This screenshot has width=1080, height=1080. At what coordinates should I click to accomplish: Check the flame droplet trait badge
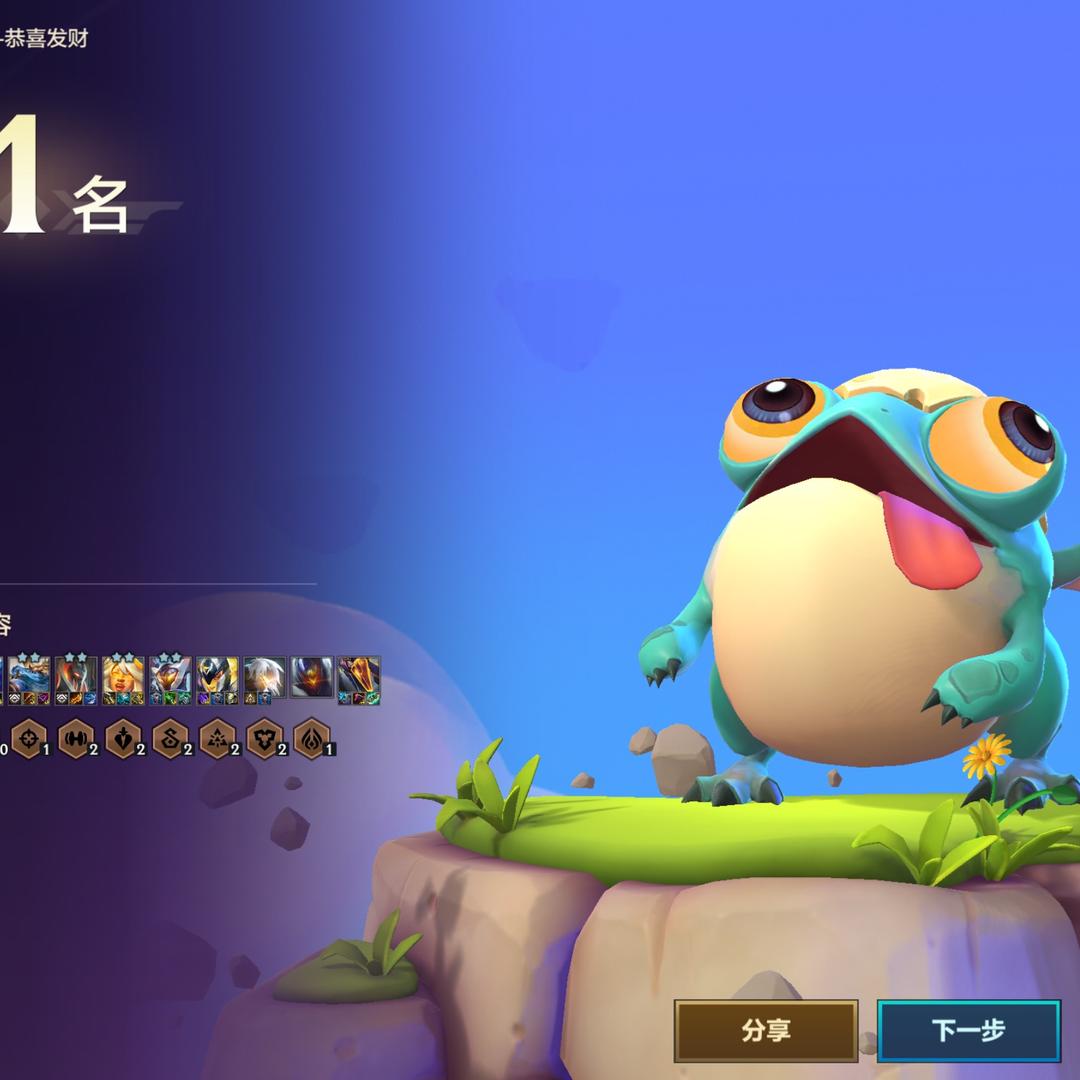tap(311, 739)
